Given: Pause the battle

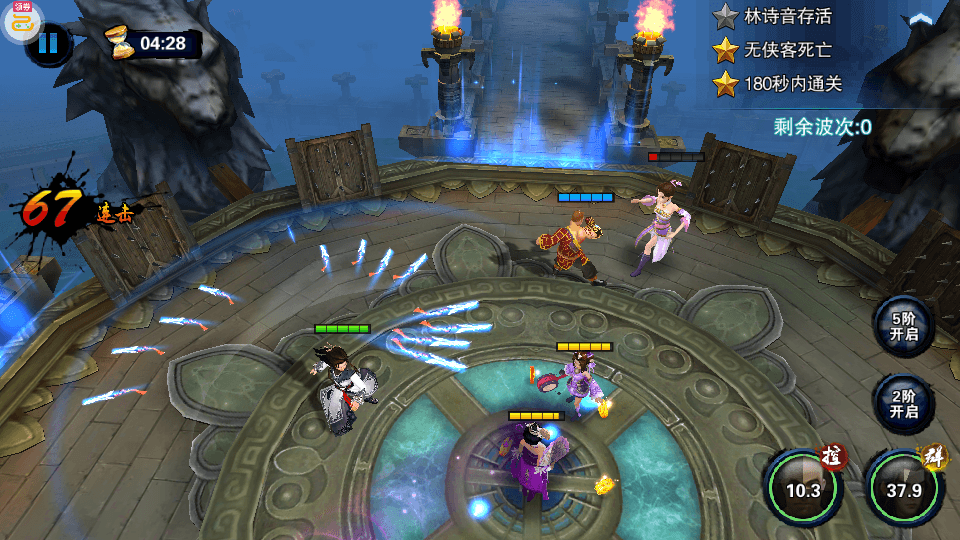Looking at the screenshot, I should click(47, 44).
